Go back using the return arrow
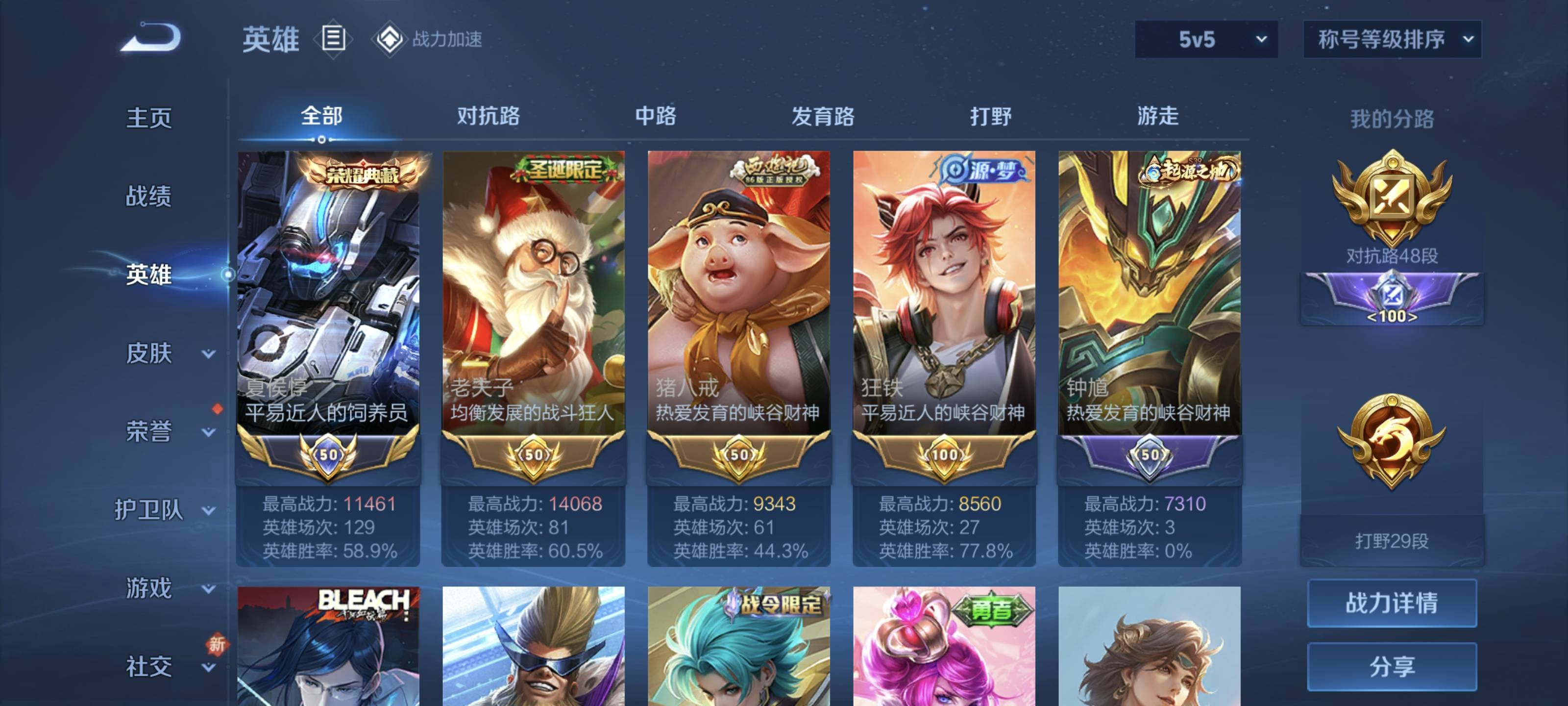Viewport: 1568px width, 706px height. pos(151,38)
